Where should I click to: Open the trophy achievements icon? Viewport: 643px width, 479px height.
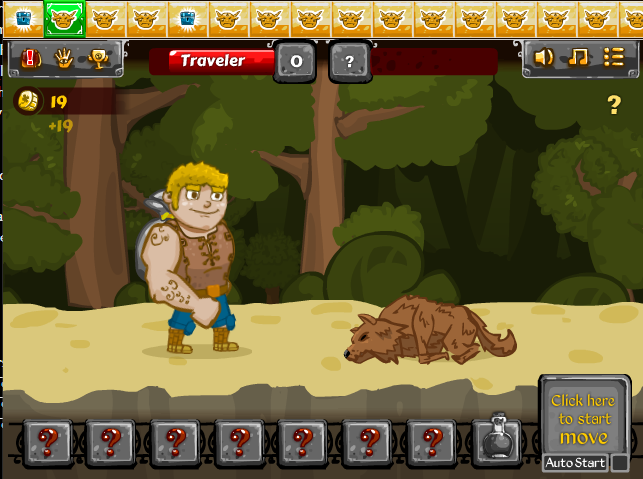click(98, 59)
